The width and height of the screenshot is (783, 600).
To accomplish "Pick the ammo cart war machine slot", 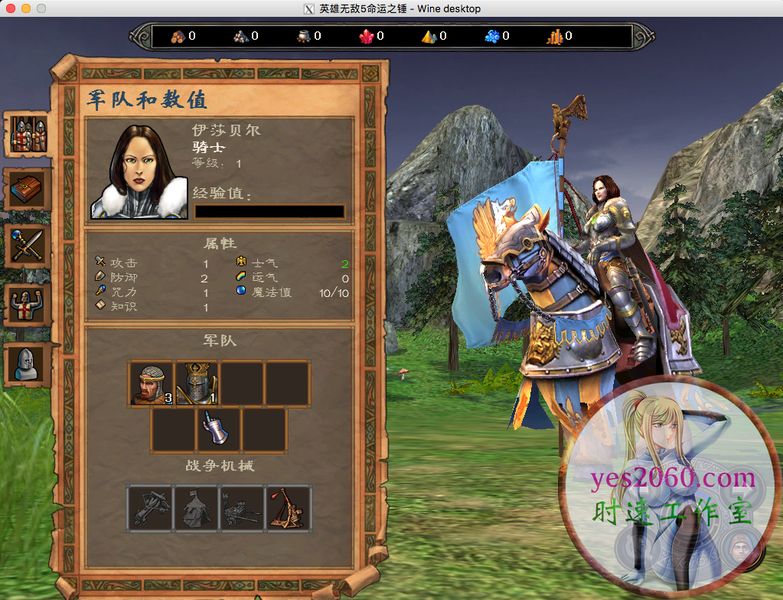I will [x=242, y=508].
